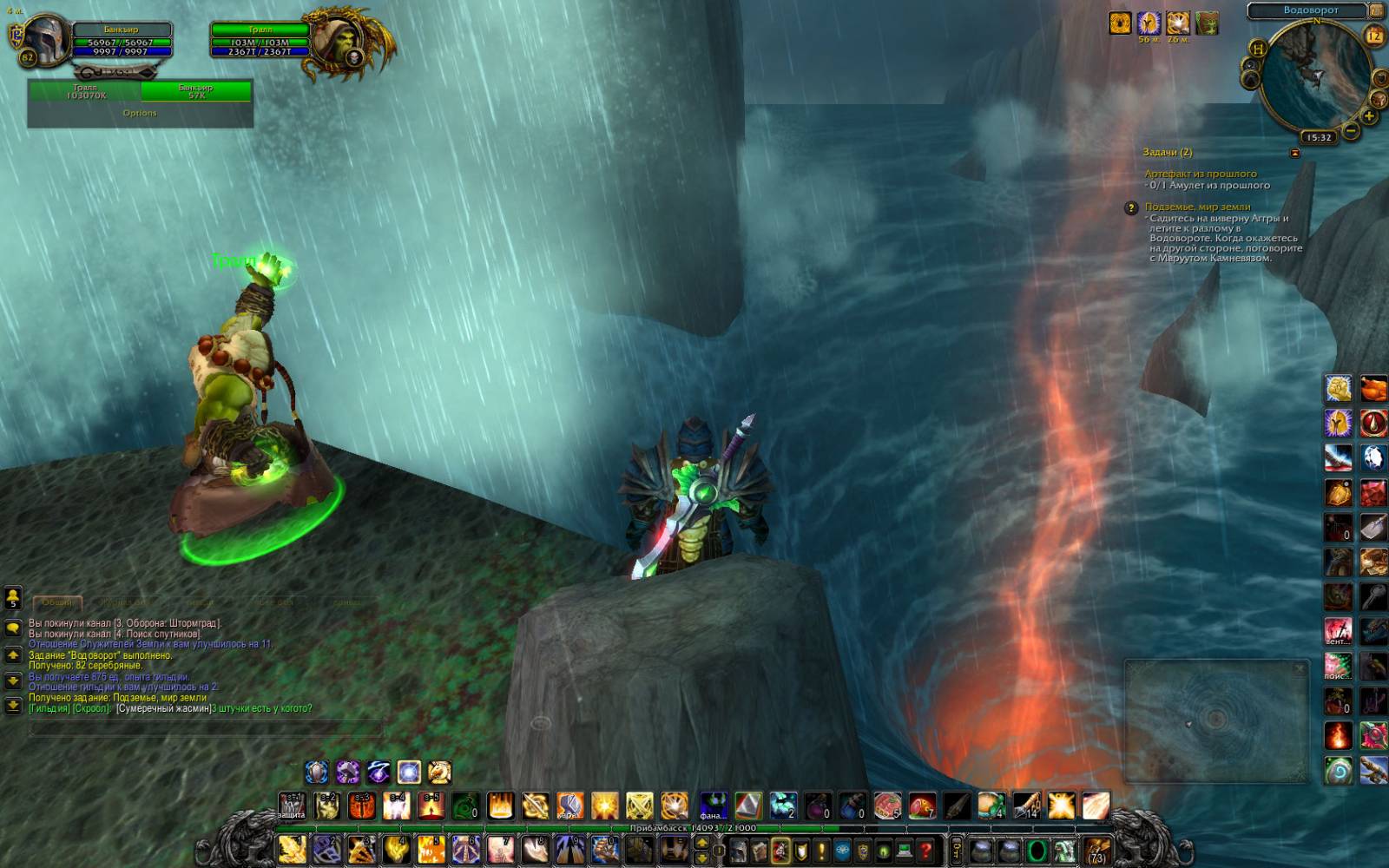1389x868 pixels.
Task: Switch to the Общий chat tab
Action: [x=57, y=602]
